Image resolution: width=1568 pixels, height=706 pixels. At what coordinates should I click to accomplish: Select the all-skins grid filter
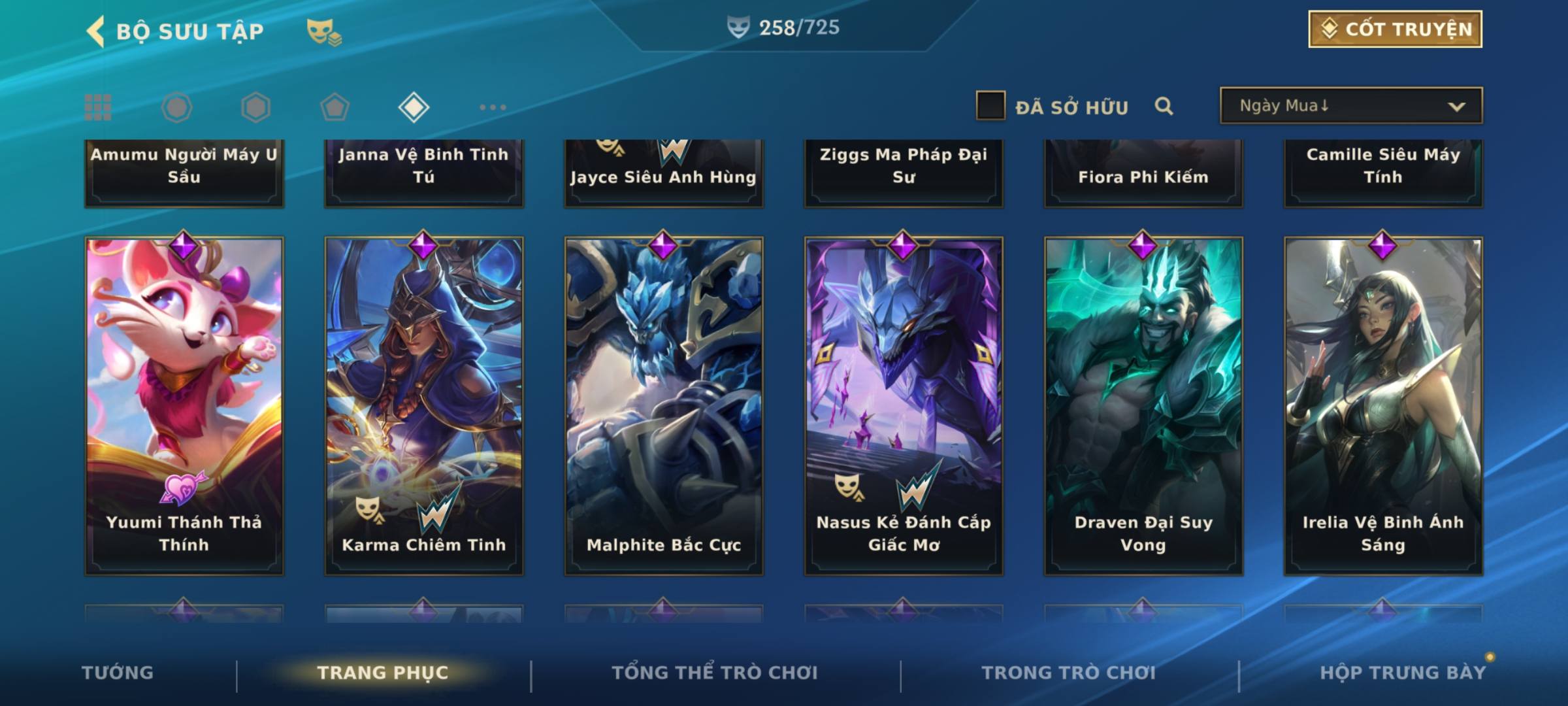tap(98, 107)
